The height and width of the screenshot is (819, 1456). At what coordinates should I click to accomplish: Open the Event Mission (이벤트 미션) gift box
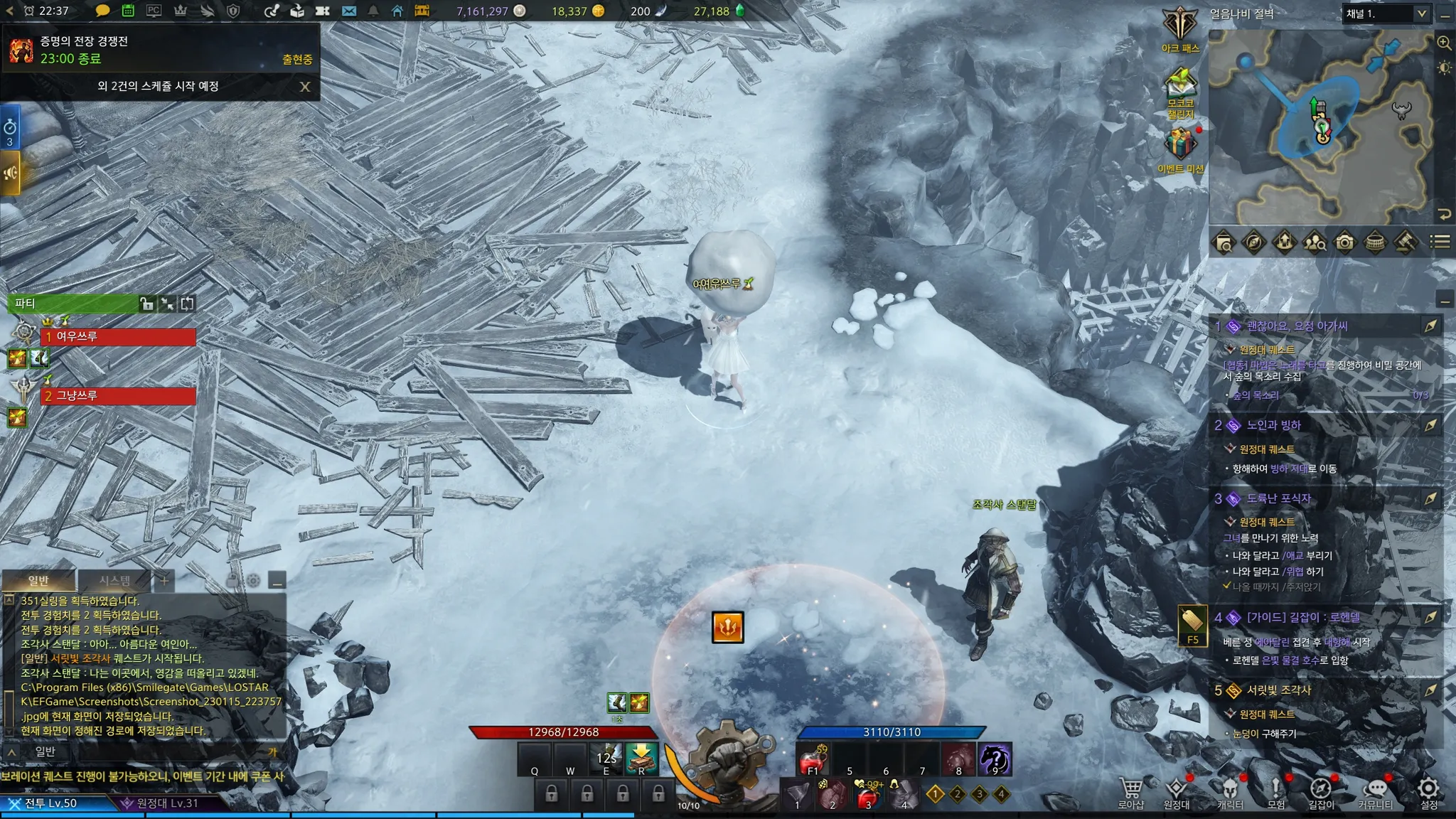[x=1180, y=145]
